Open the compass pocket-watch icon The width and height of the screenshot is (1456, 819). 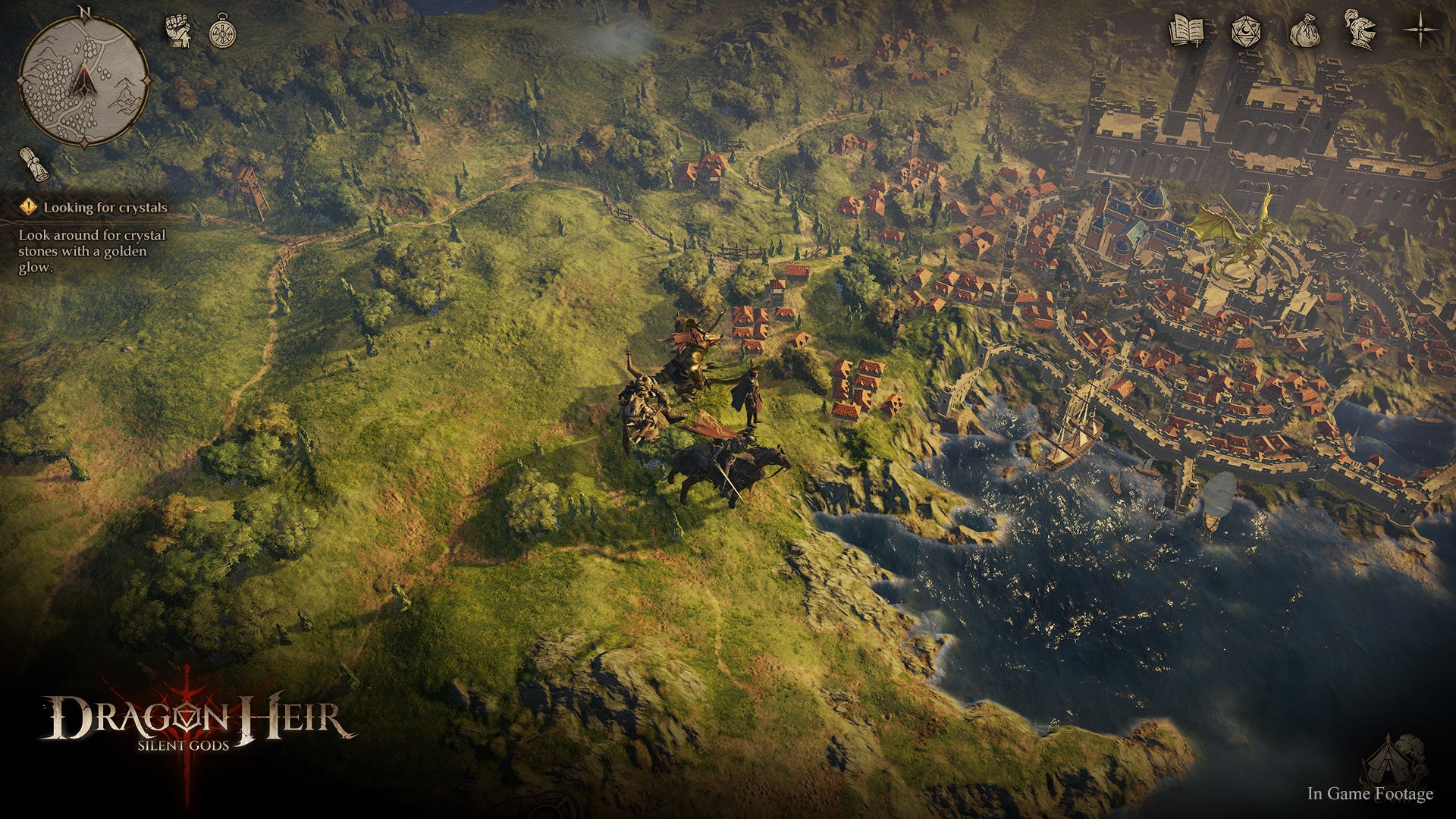pyautogui.click(x=222, y=31)
